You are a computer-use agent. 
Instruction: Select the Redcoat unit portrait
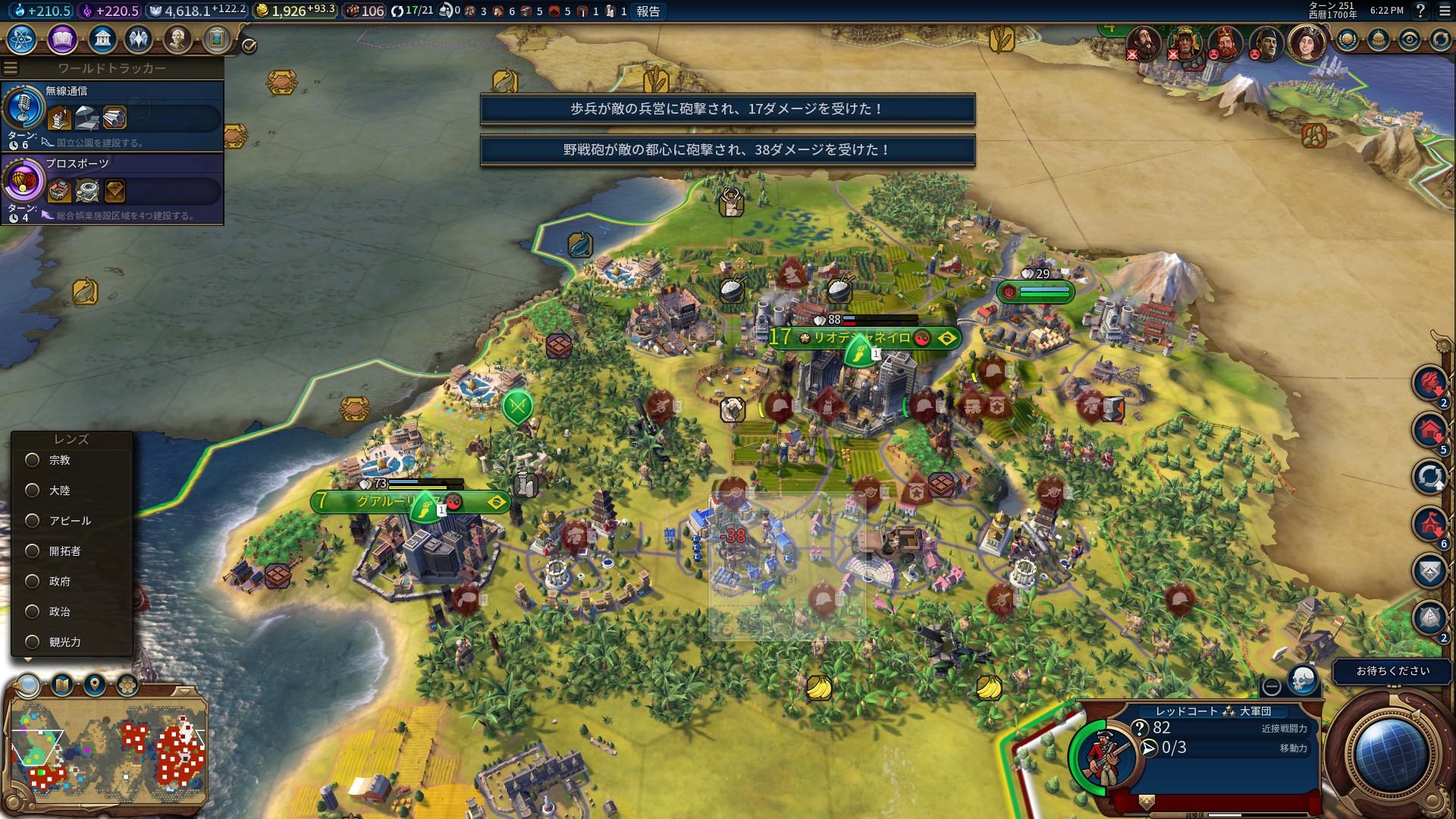(x=1103, y=756)
